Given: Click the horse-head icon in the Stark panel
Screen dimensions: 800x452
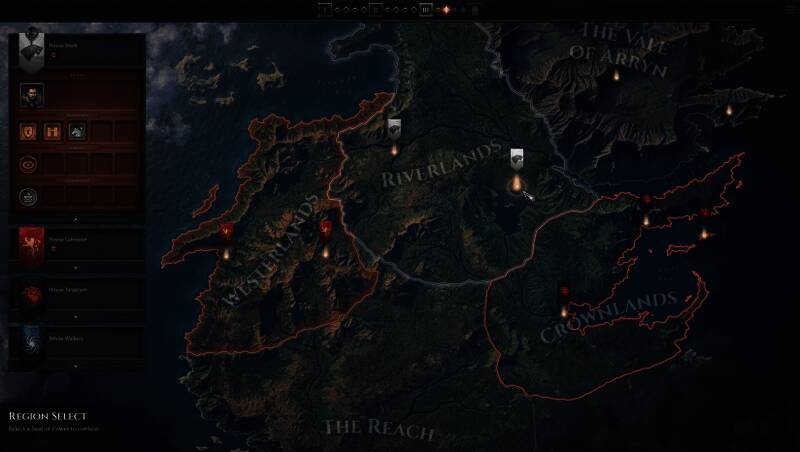Looking at the screenshot, I should [x=76, y=130].
